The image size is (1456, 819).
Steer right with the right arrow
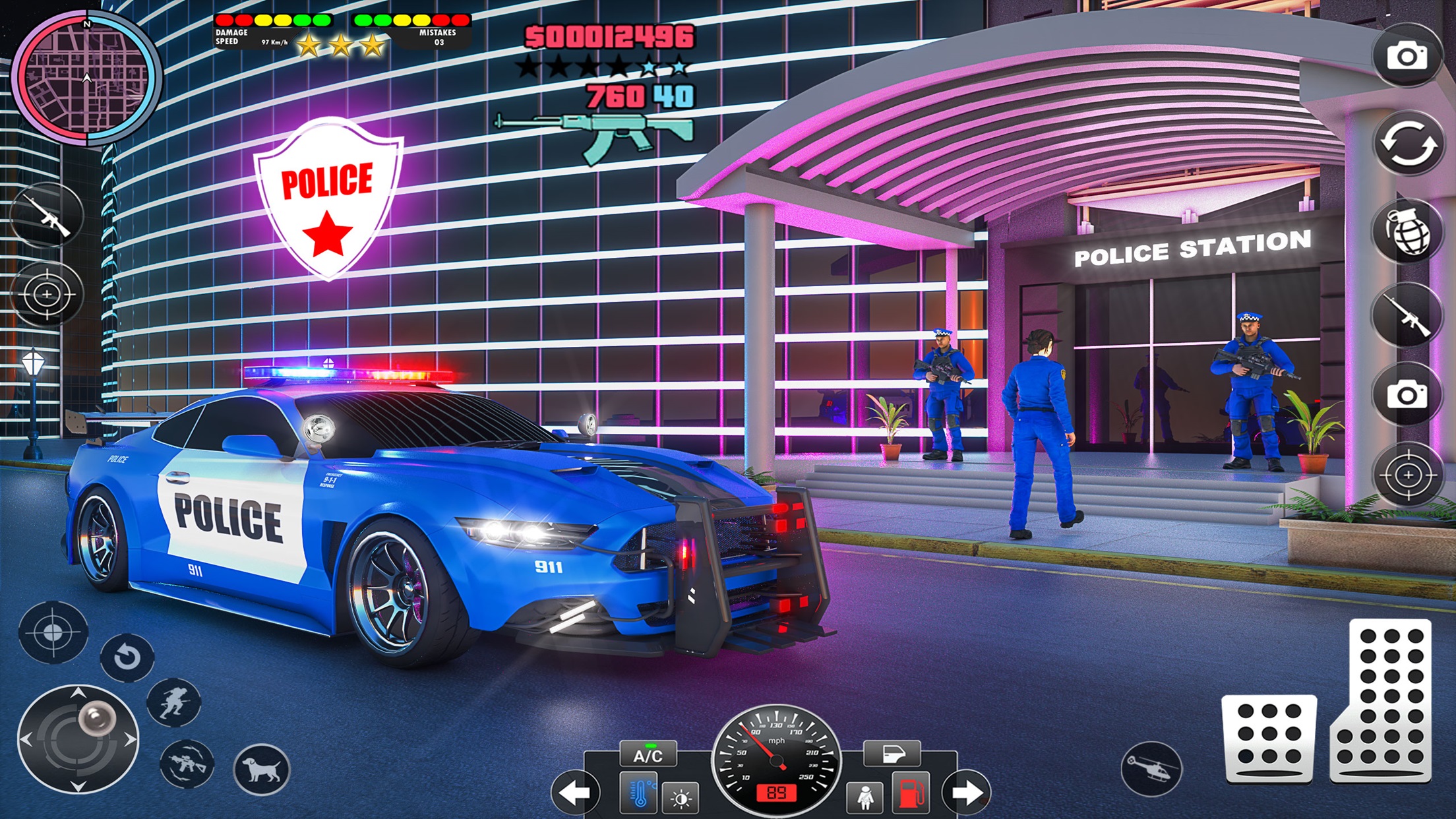click(967, 793)
